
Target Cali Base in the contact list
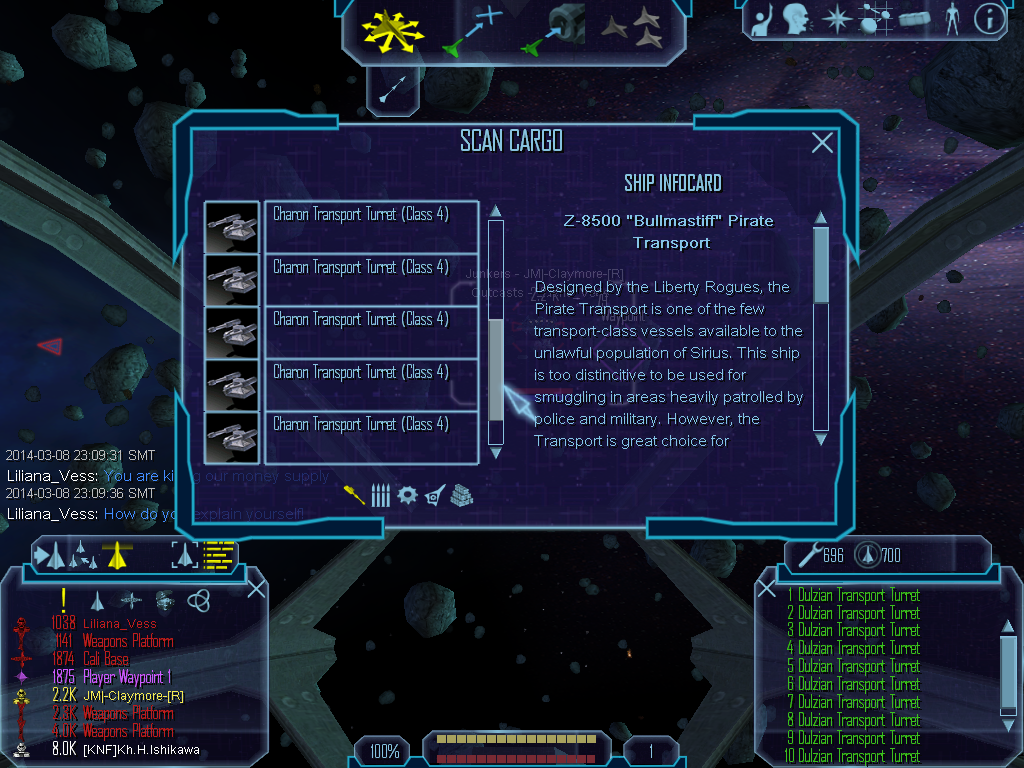(x=105, y=659)
